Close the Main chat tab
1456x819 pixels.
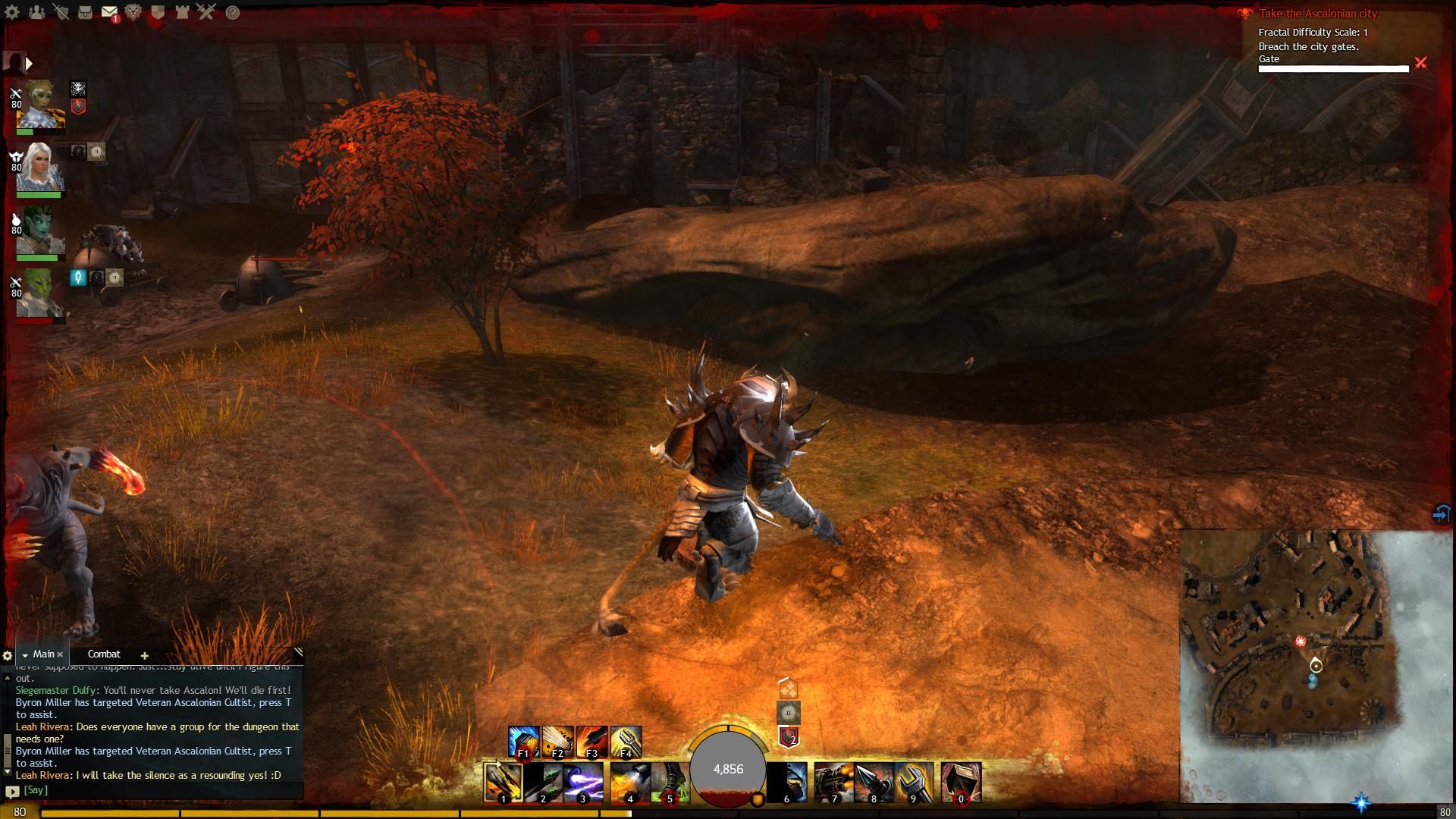tap(60, 654)
